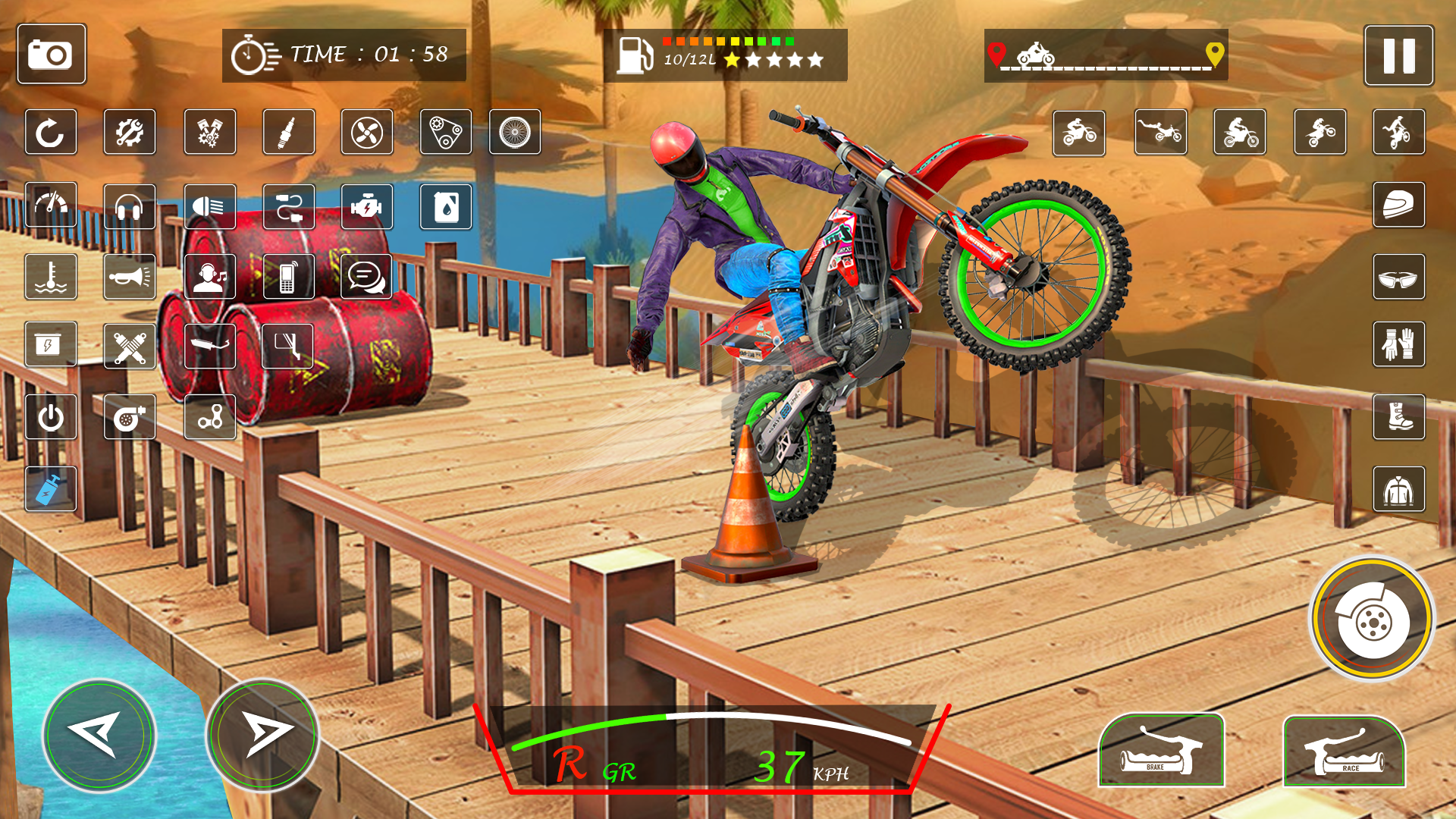Toggle the headlight icon
This screenshot has height=819, width=1456.
pos(209,206)
